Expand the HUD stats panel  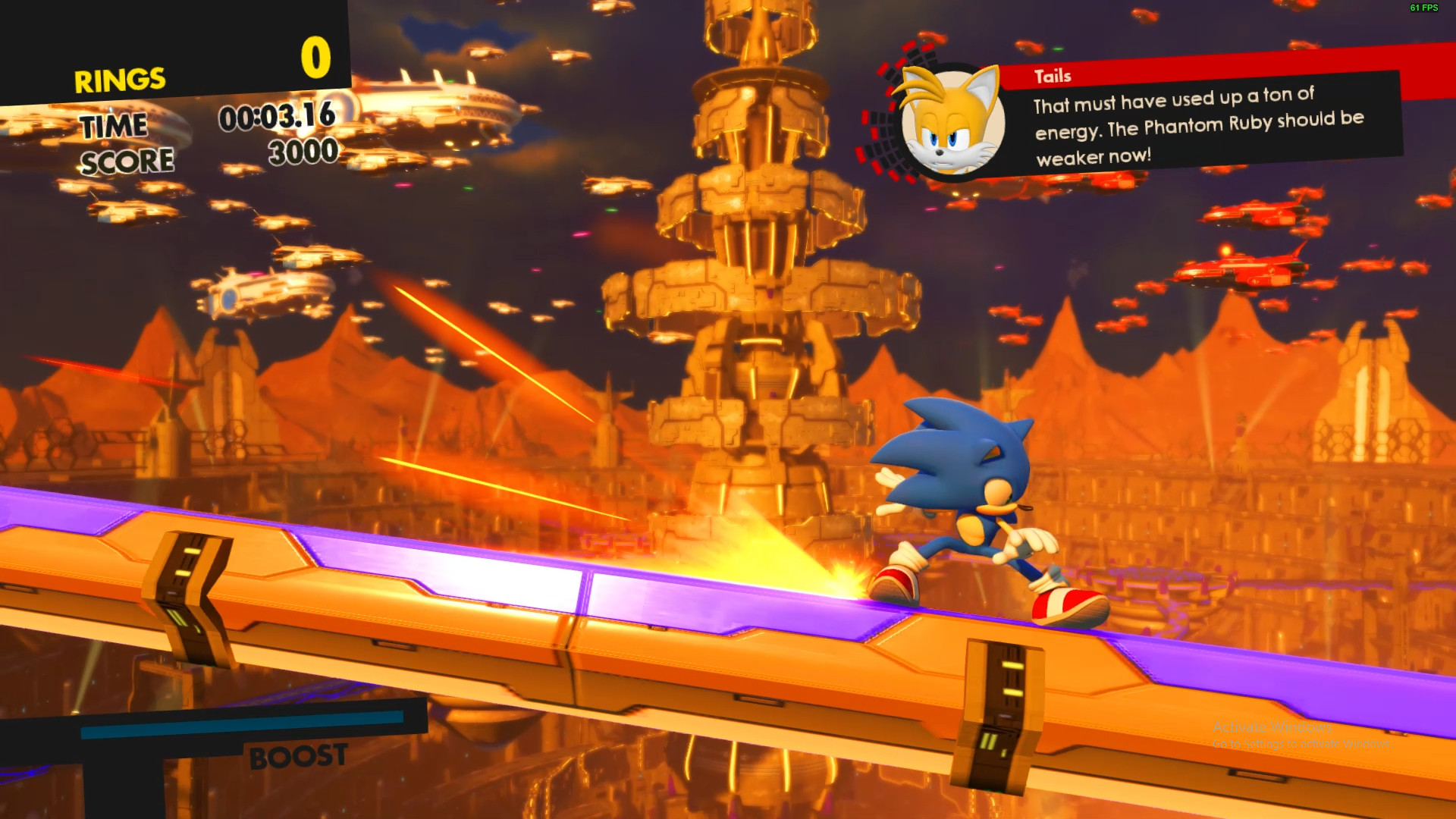point(174,91)
